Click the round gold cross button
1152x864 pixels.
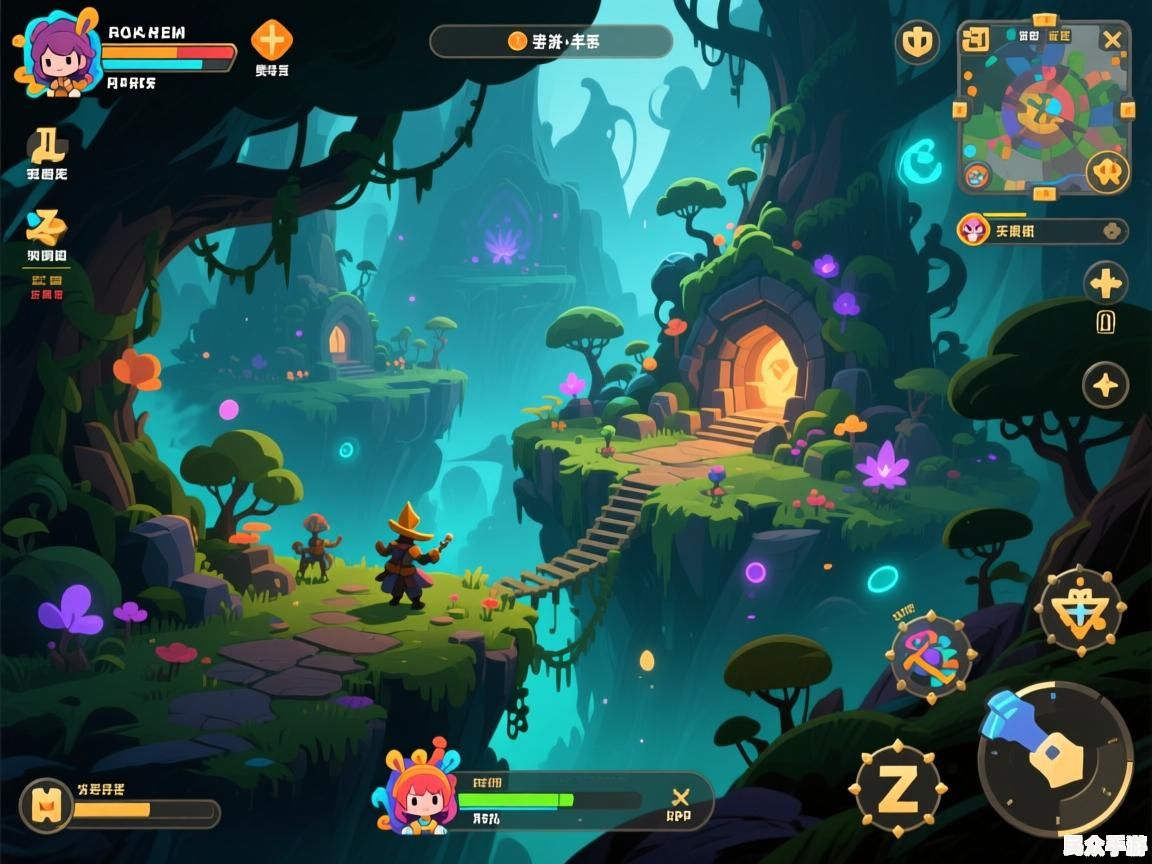(x=1106, y=284)
